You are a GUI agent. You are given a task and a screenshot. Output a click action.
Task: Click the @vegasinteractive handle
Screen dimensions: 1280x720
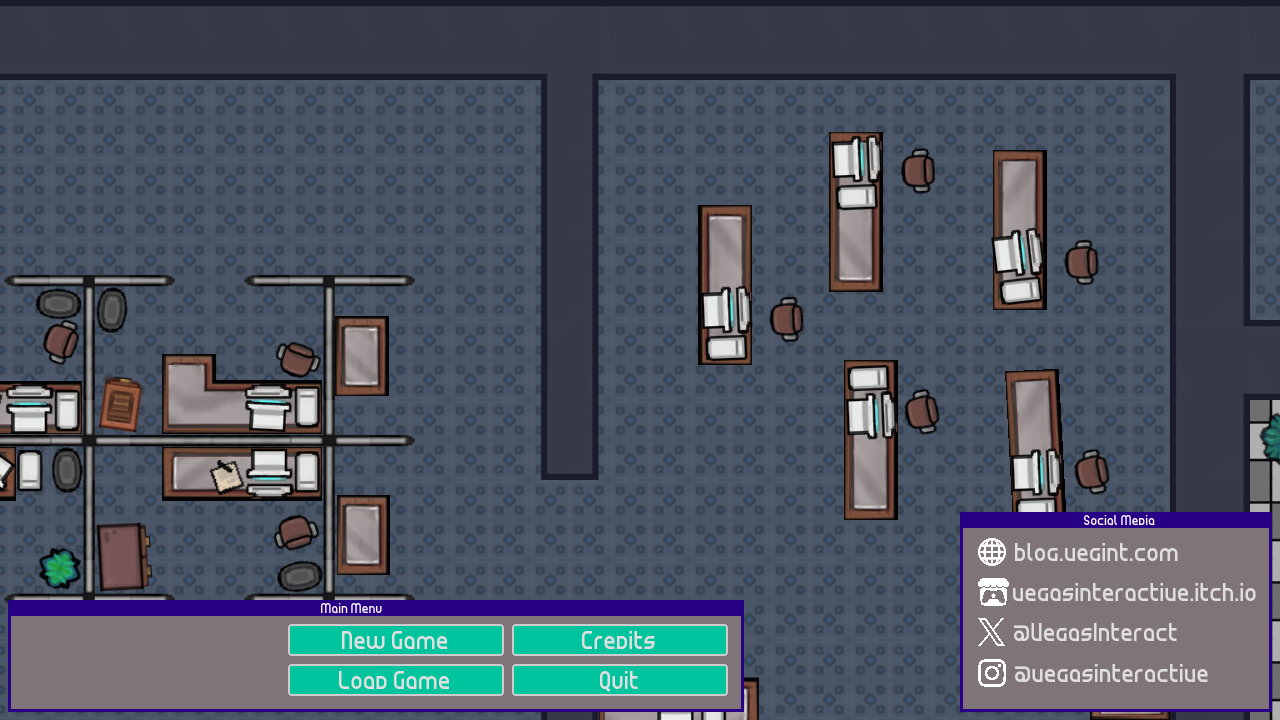[1110, 673]
